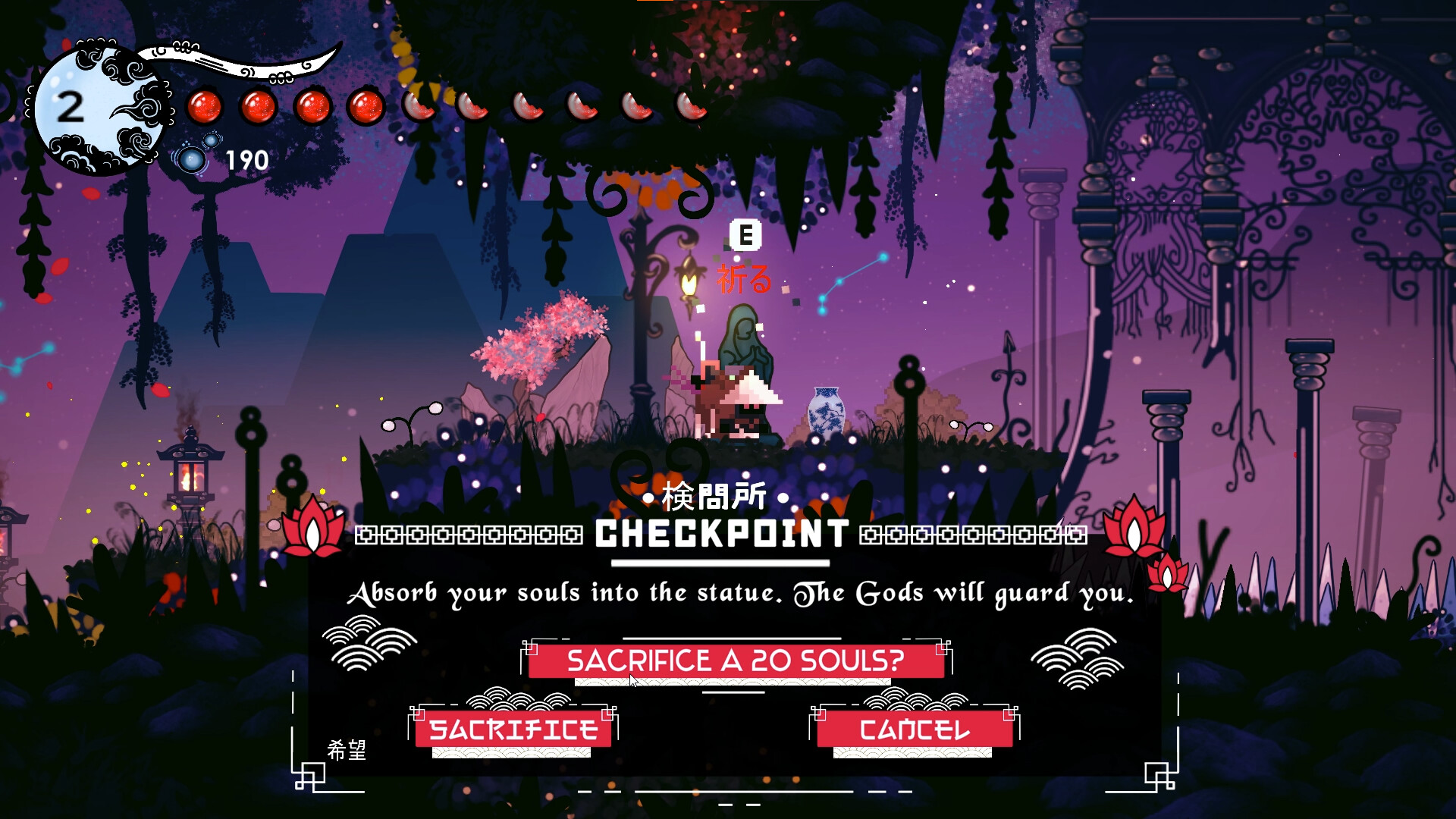Viewport: 1456px width, 819px height.
Task: Click the E key prompt above the statue
Action: (745, 236)
